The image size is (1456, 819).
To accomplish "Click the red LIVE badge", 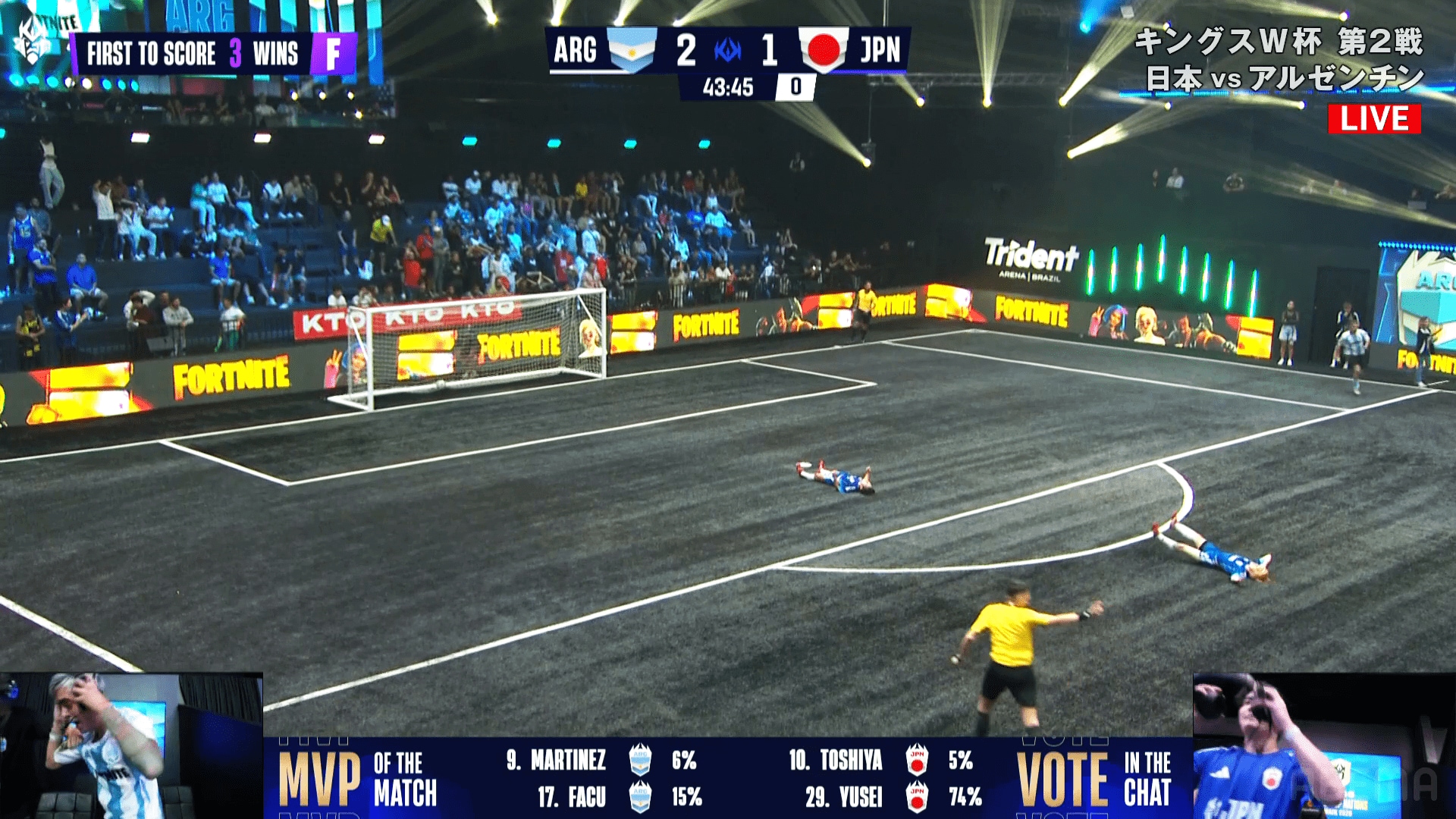I will (x=1373, y=119).
